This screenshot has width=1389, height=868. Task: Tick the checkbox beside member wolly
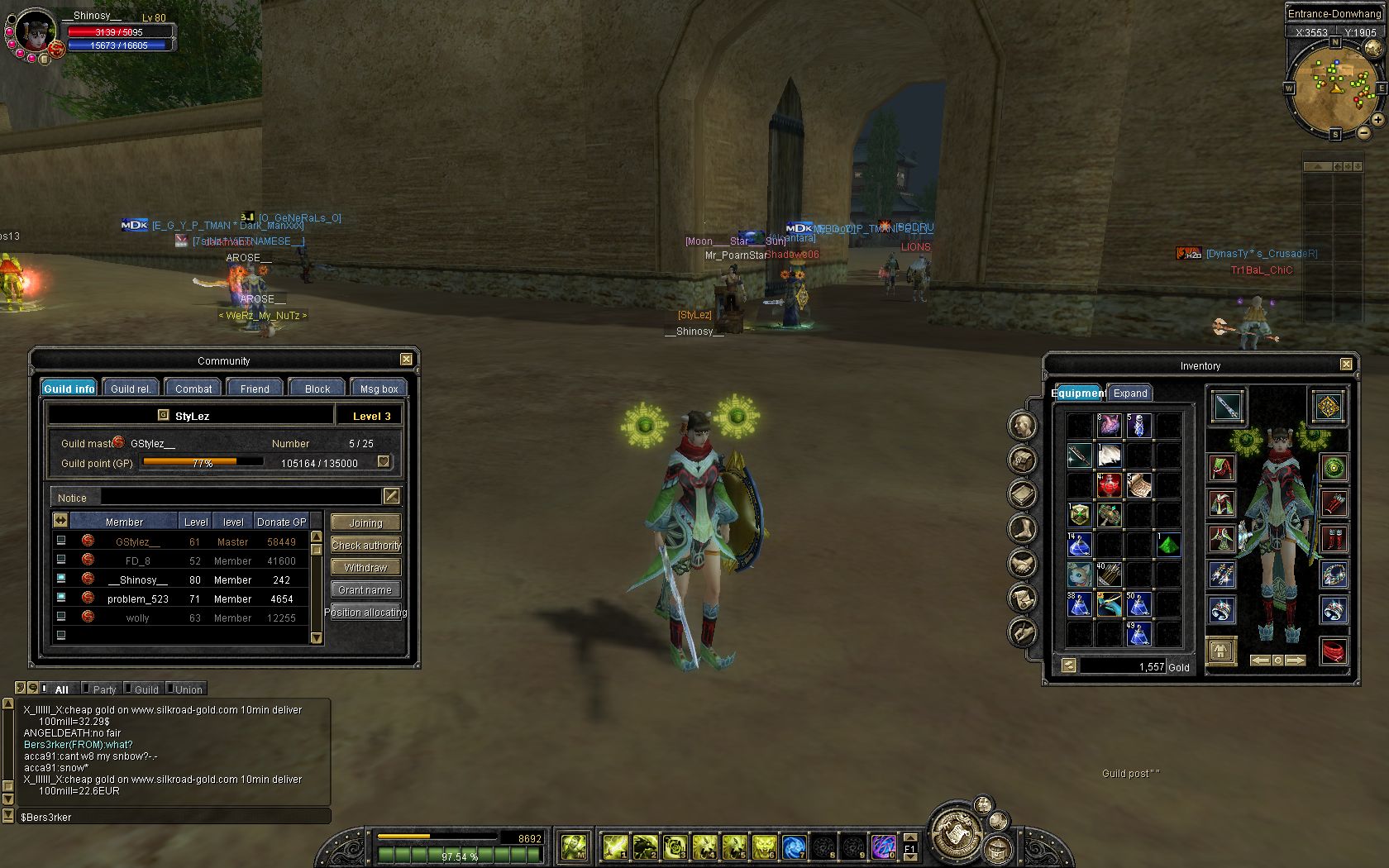point(61,617)
